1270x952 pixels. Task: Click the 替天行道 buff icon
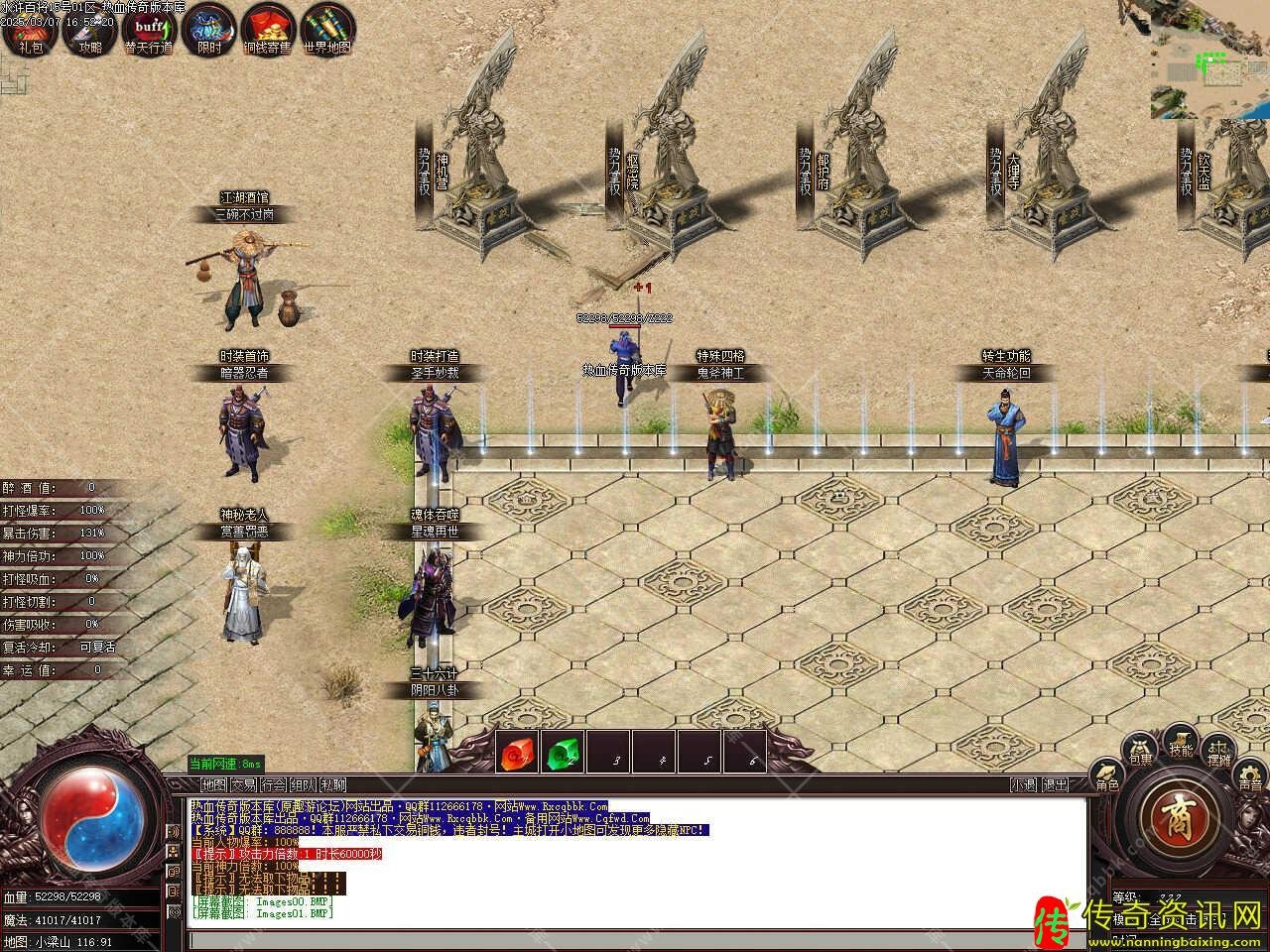(x=149, y=32)
